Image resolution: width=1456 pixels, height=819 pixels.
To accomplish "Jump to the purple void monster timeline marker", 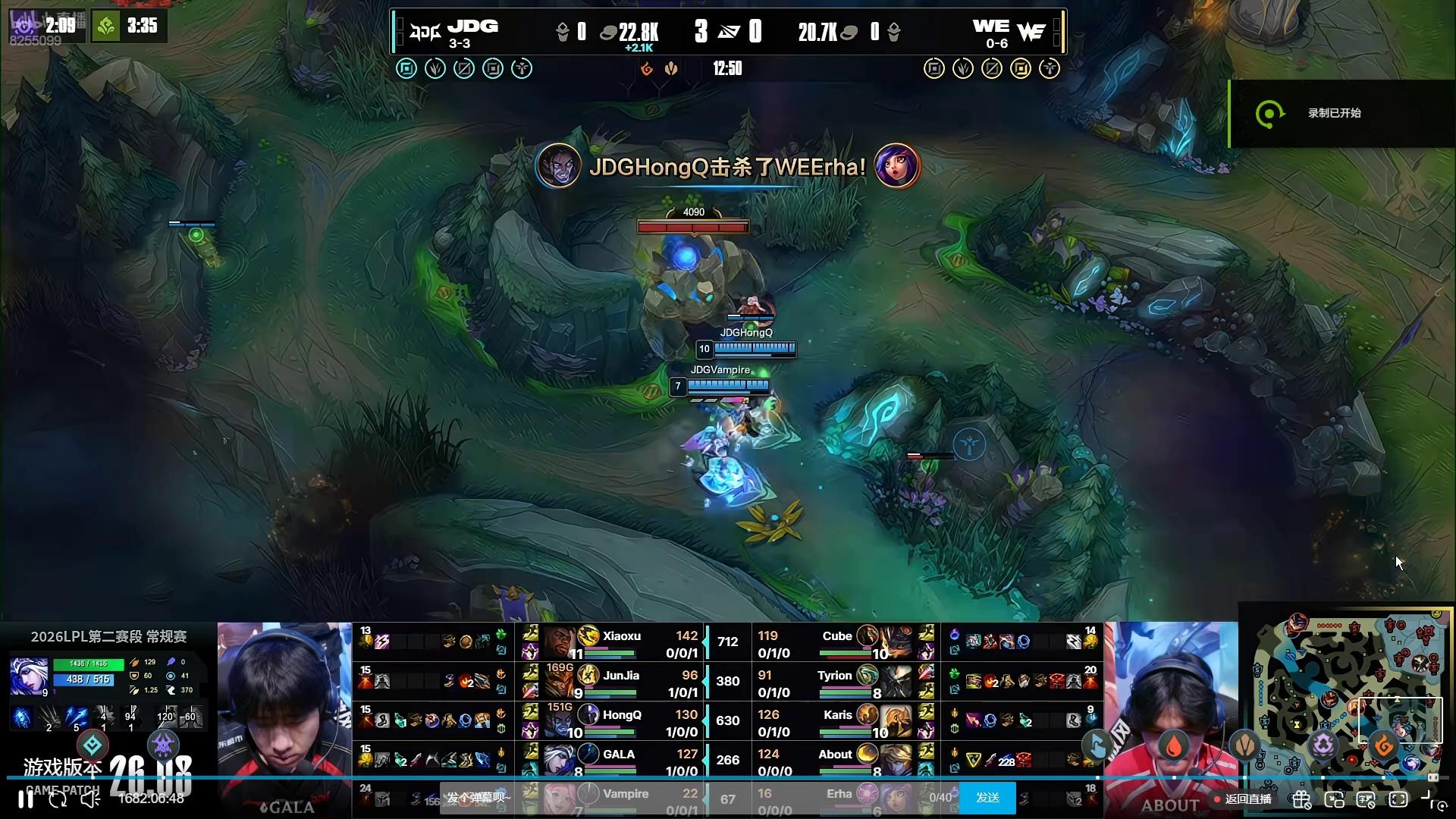I will pyautogui.click(x=1323, y=746).
